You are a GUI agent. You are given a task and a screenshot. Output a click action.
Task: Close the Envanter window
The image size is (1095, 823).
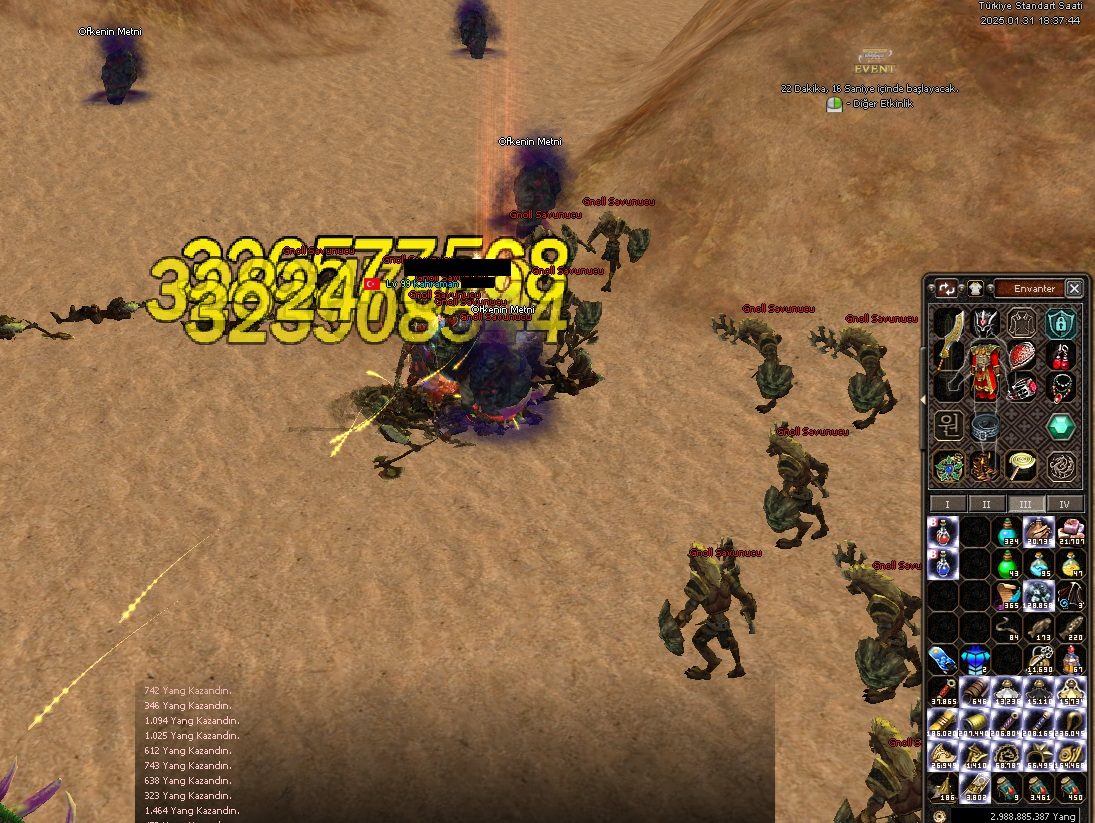[1074, 288]
